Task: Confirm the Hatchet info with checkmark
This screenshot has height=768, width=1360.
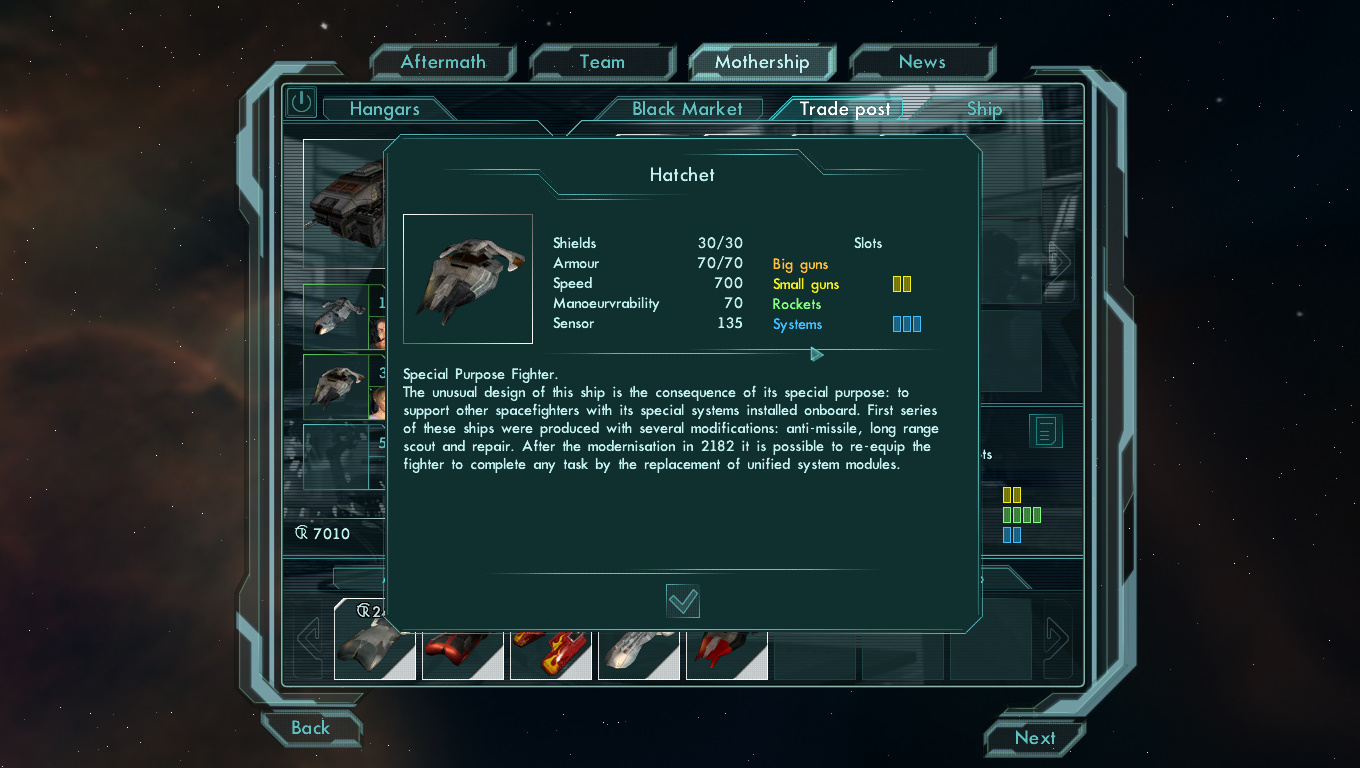Action: (x=683, y=601)
